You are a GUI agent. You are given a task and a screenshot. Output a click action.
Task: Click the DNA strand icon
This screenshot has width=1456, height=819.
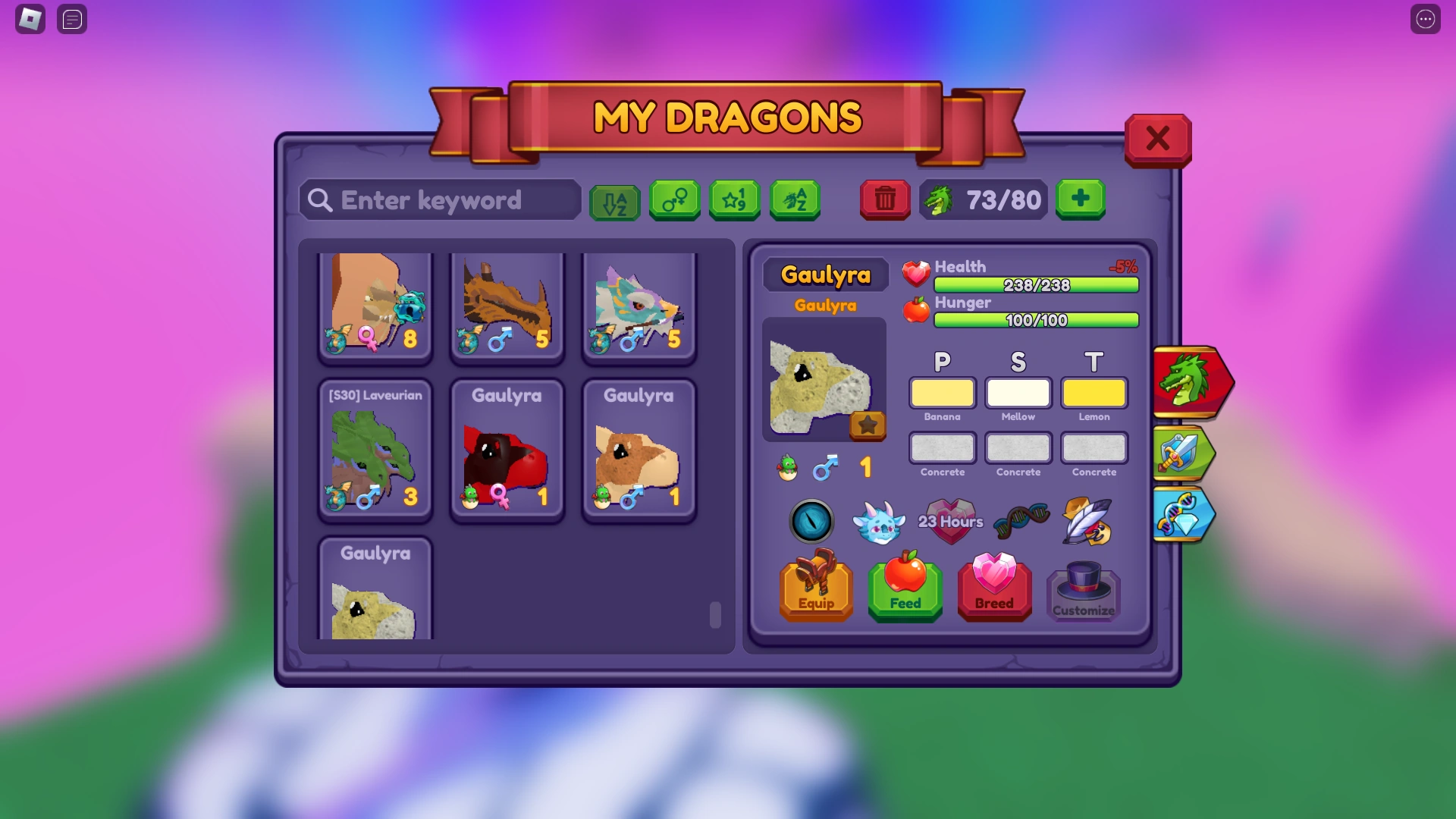point(1020,519)
